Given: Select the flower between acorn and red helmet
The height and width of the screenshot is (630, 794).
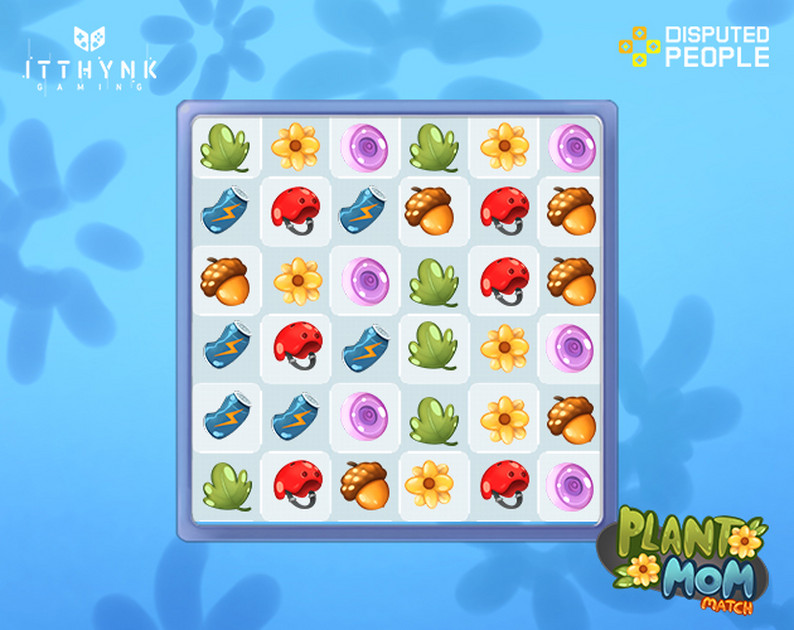Looking at the screenshot, I should click(433, 483).
